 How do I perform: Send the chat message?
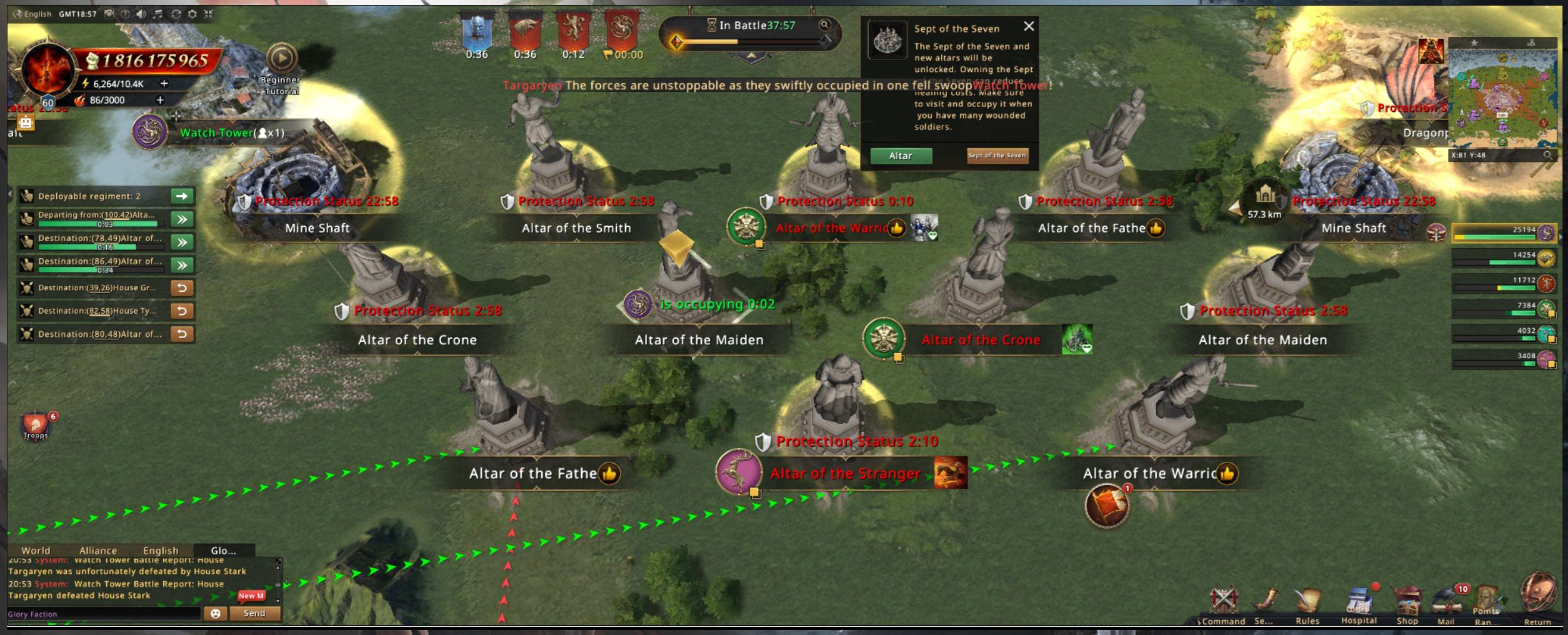click(254, 613)
